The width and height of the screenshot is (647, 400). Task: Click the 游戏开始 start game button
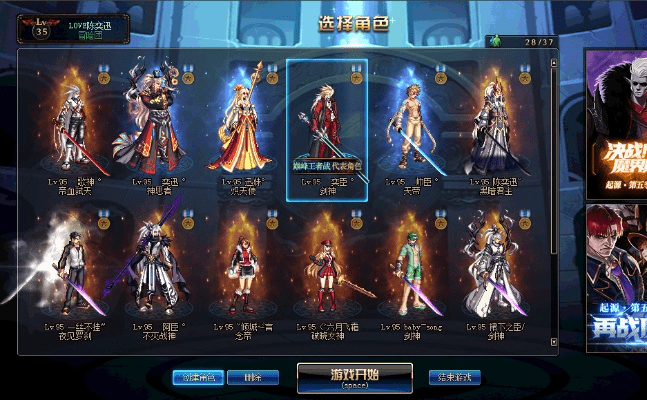point(354,377)
